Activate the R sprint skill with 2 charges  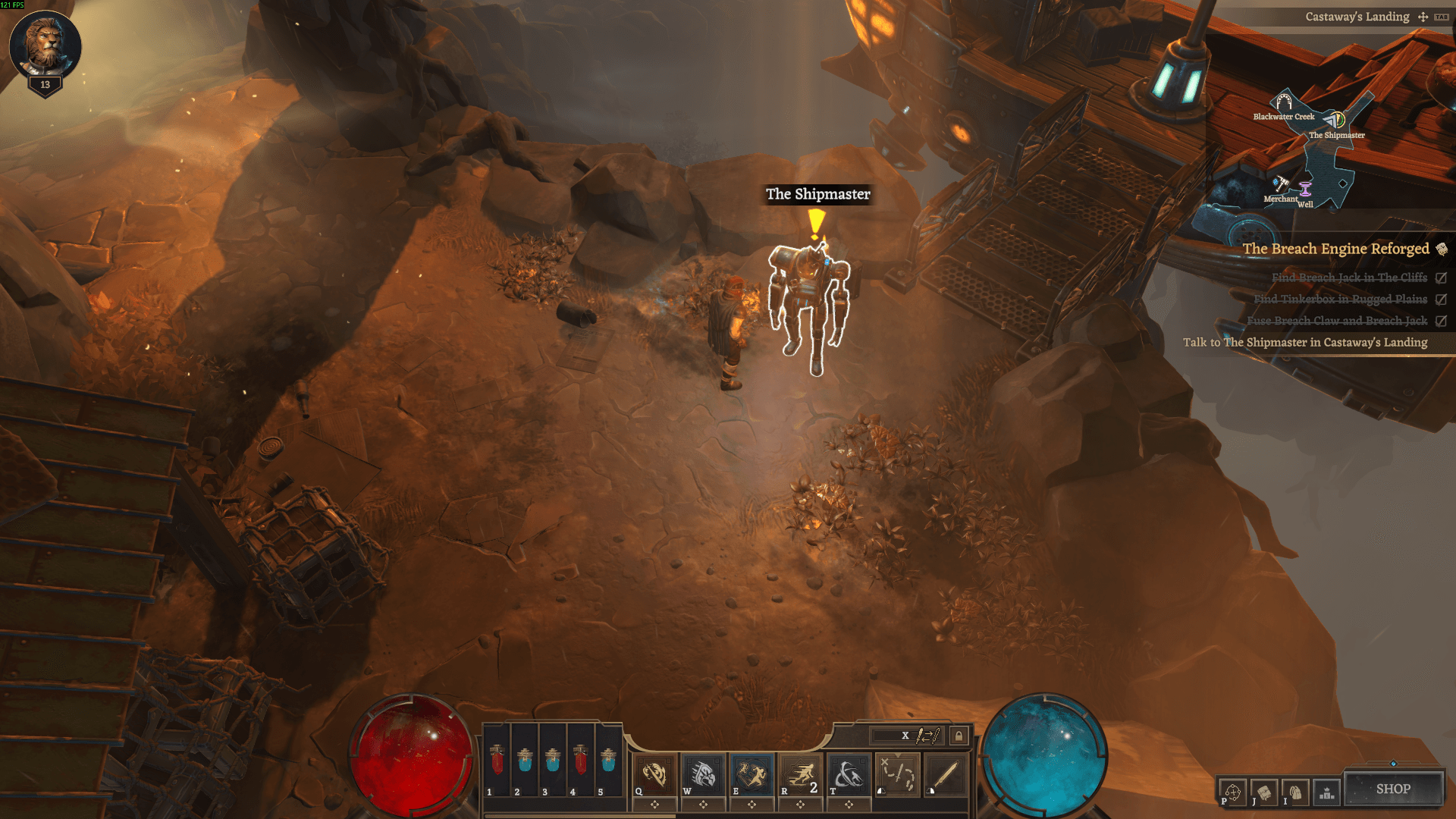tap(799, 773)
